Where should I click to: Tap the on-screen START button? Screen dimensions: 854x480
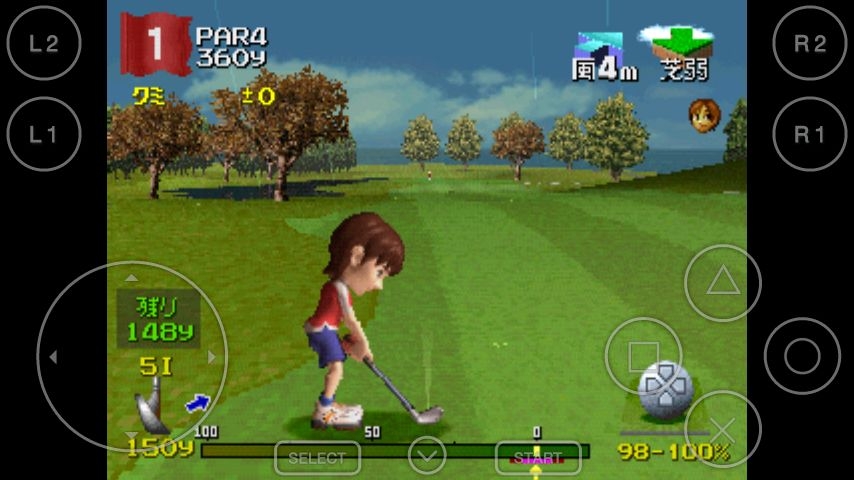538,458
